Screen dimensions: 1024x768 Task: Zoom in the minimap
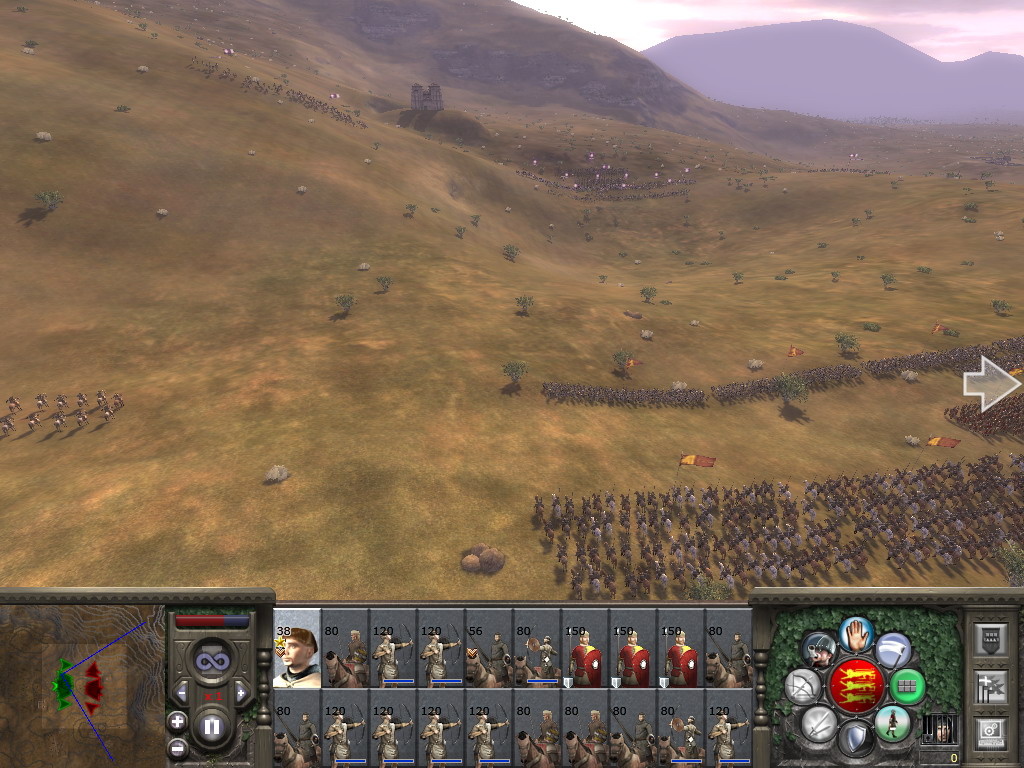[x=177, y=720]
